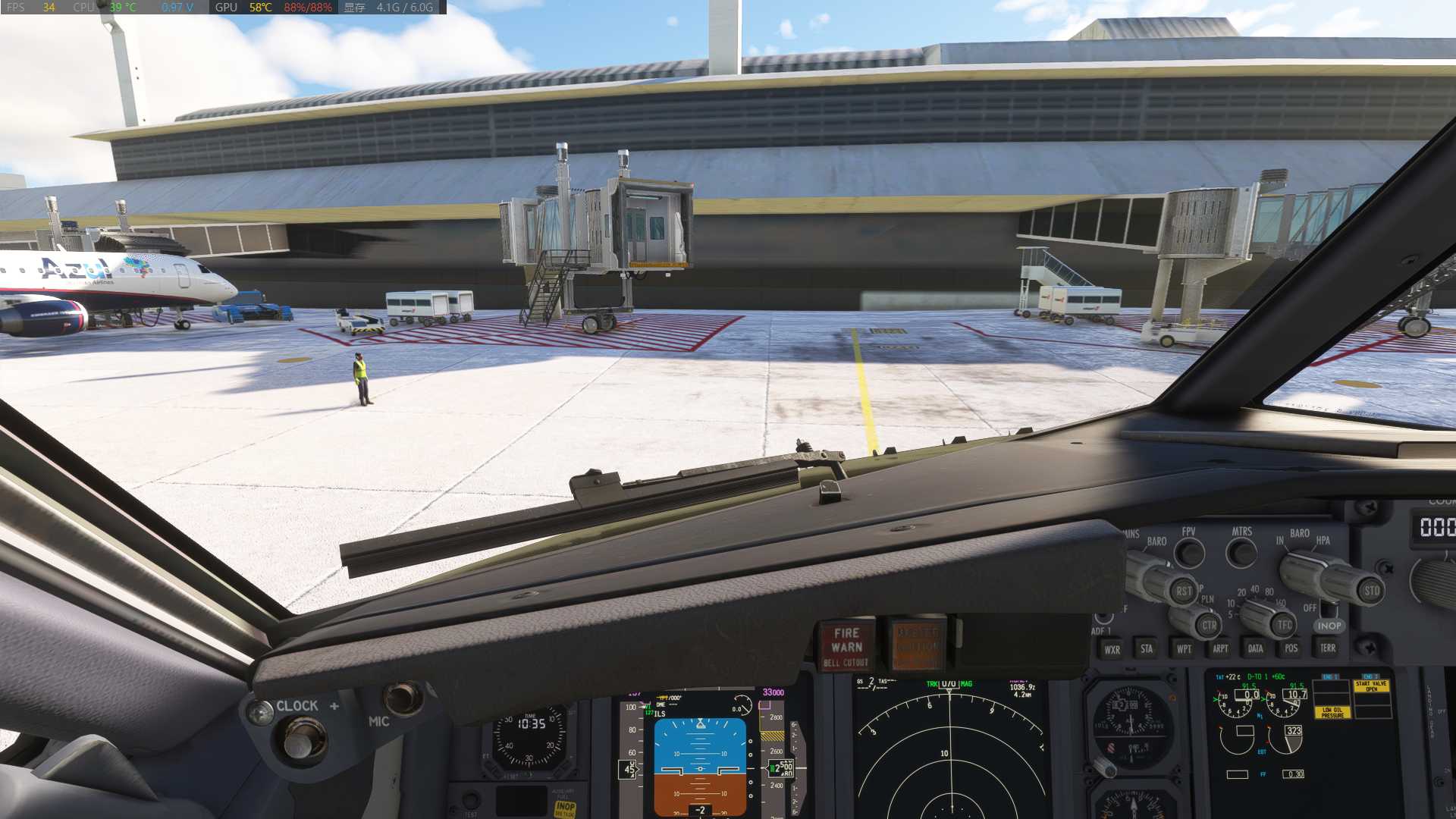The image size is (1456, 819).
Task: Toggle the ARPT airports map button
Action: (x=1219, y=649)
